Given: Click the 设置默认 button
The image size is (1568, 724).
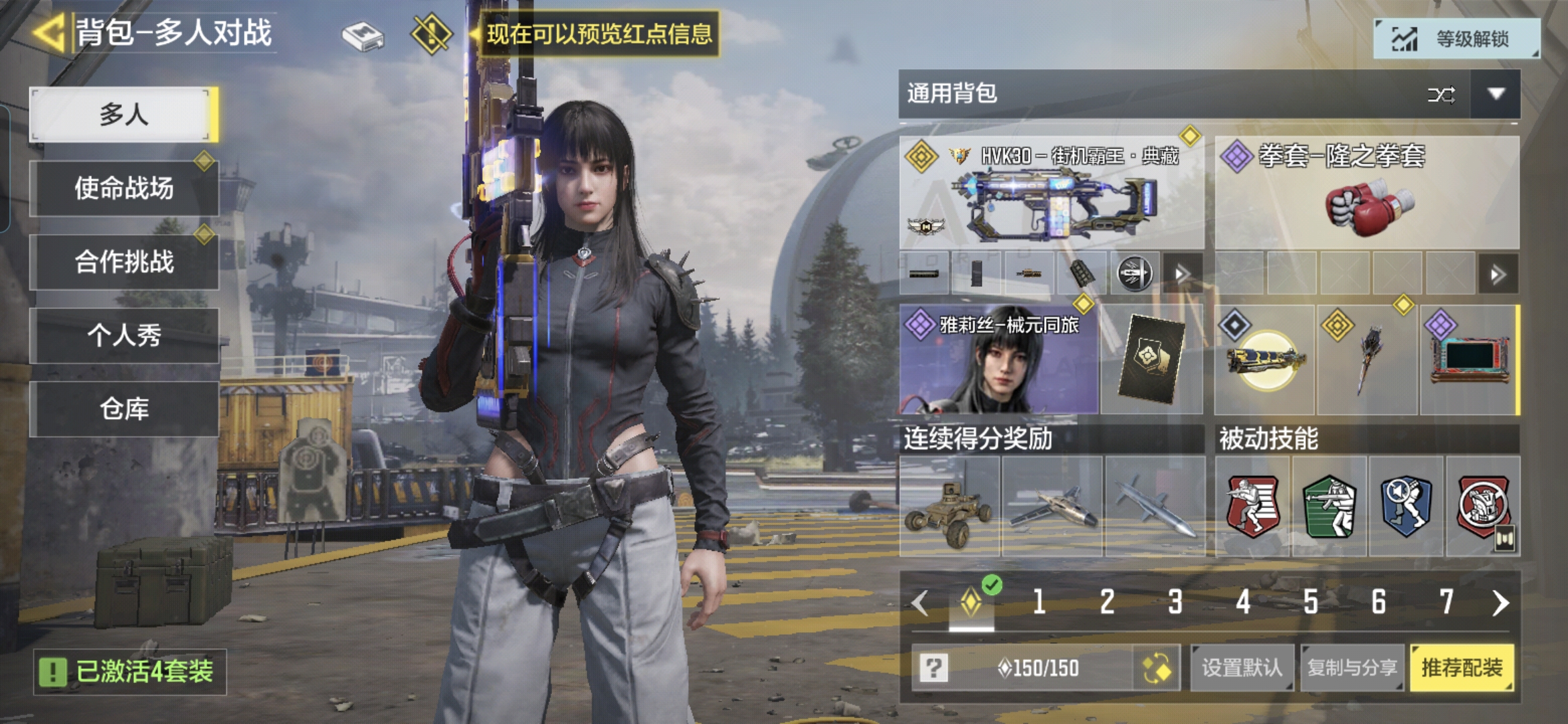Looking at the screenshot, I should point(1242,668).
